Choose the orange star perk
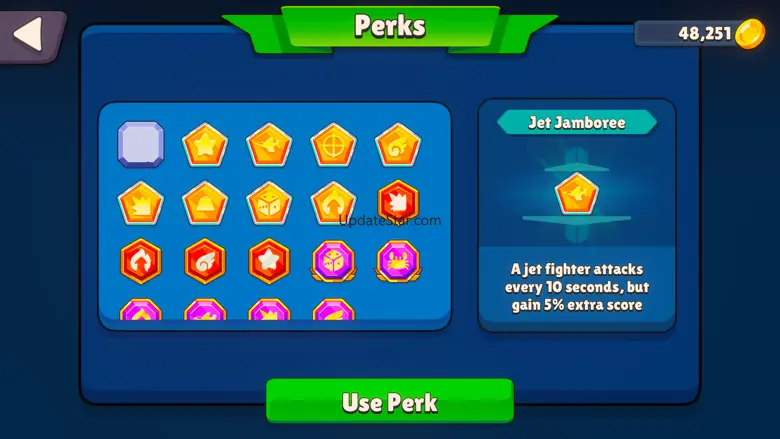780x439 pixels. [205, 145]
